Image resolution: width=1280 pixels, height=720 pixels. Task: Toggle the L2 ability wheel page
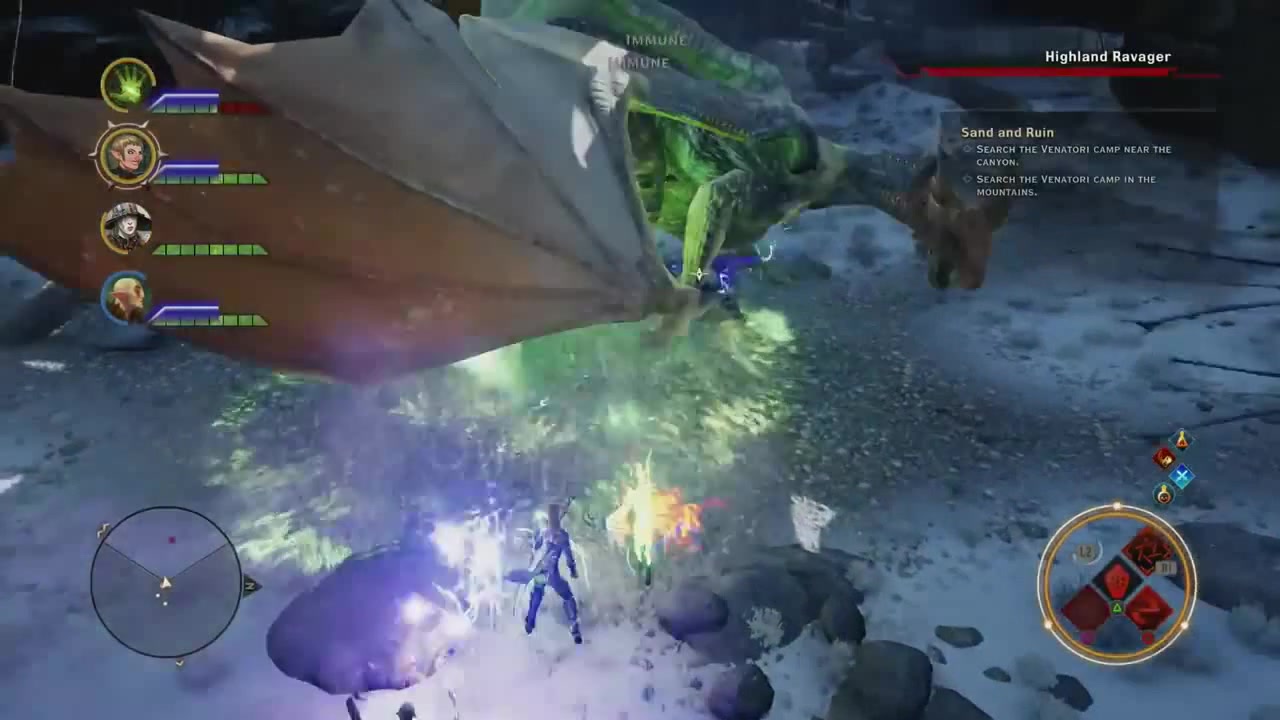pos(1086,550)
